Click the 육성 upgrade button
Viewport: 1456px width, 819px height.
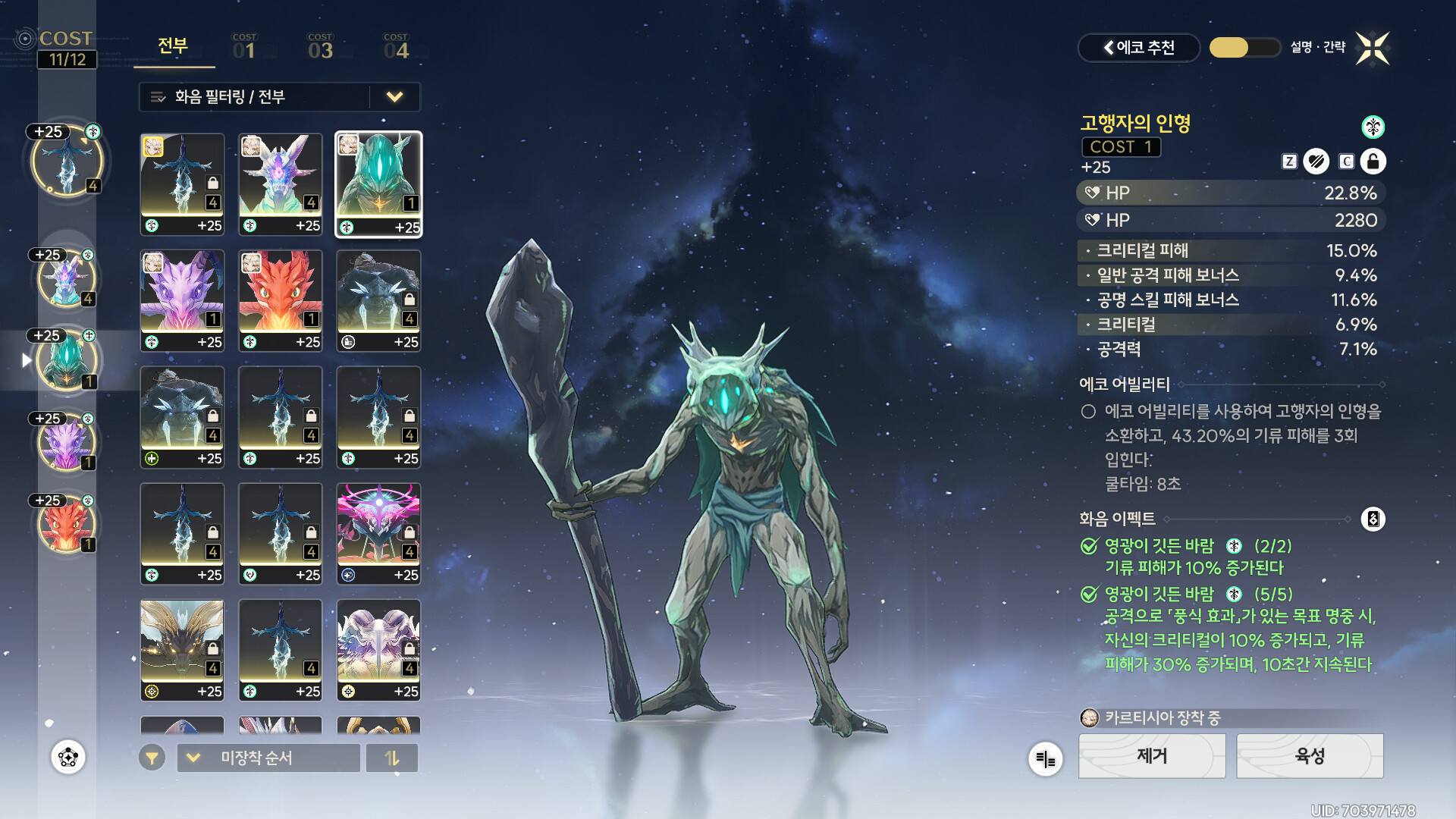[x=1310, y=756]
